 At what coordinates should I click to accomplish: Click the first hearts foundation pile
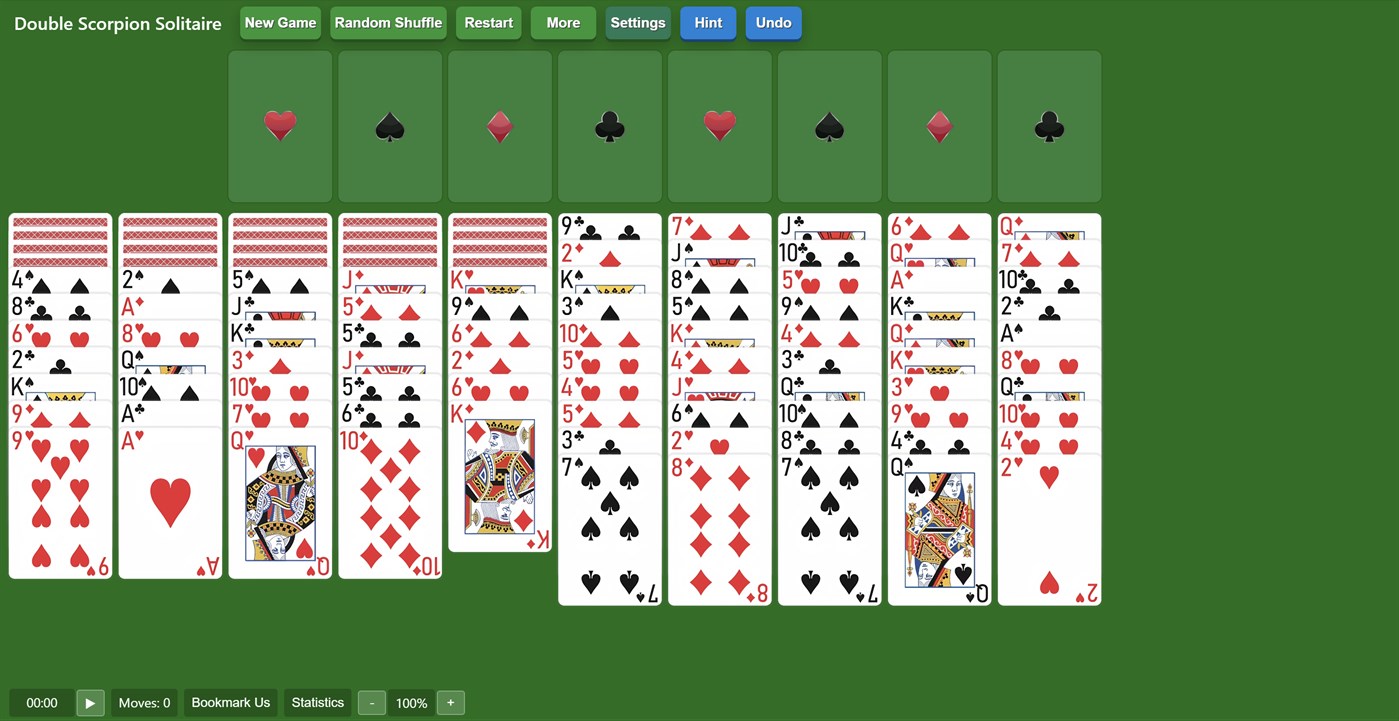280,127
